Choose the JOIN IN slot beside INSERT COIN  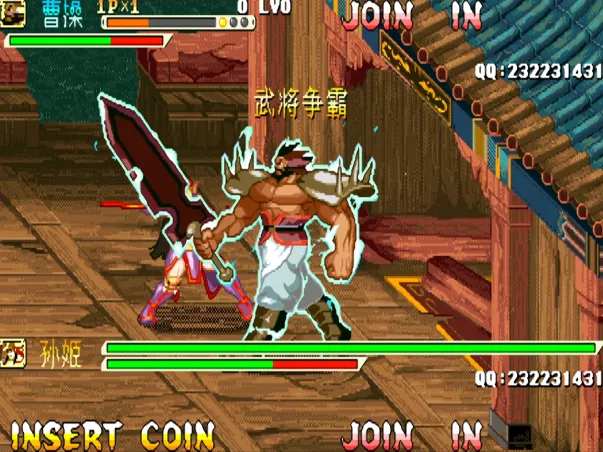click(412, 435)
